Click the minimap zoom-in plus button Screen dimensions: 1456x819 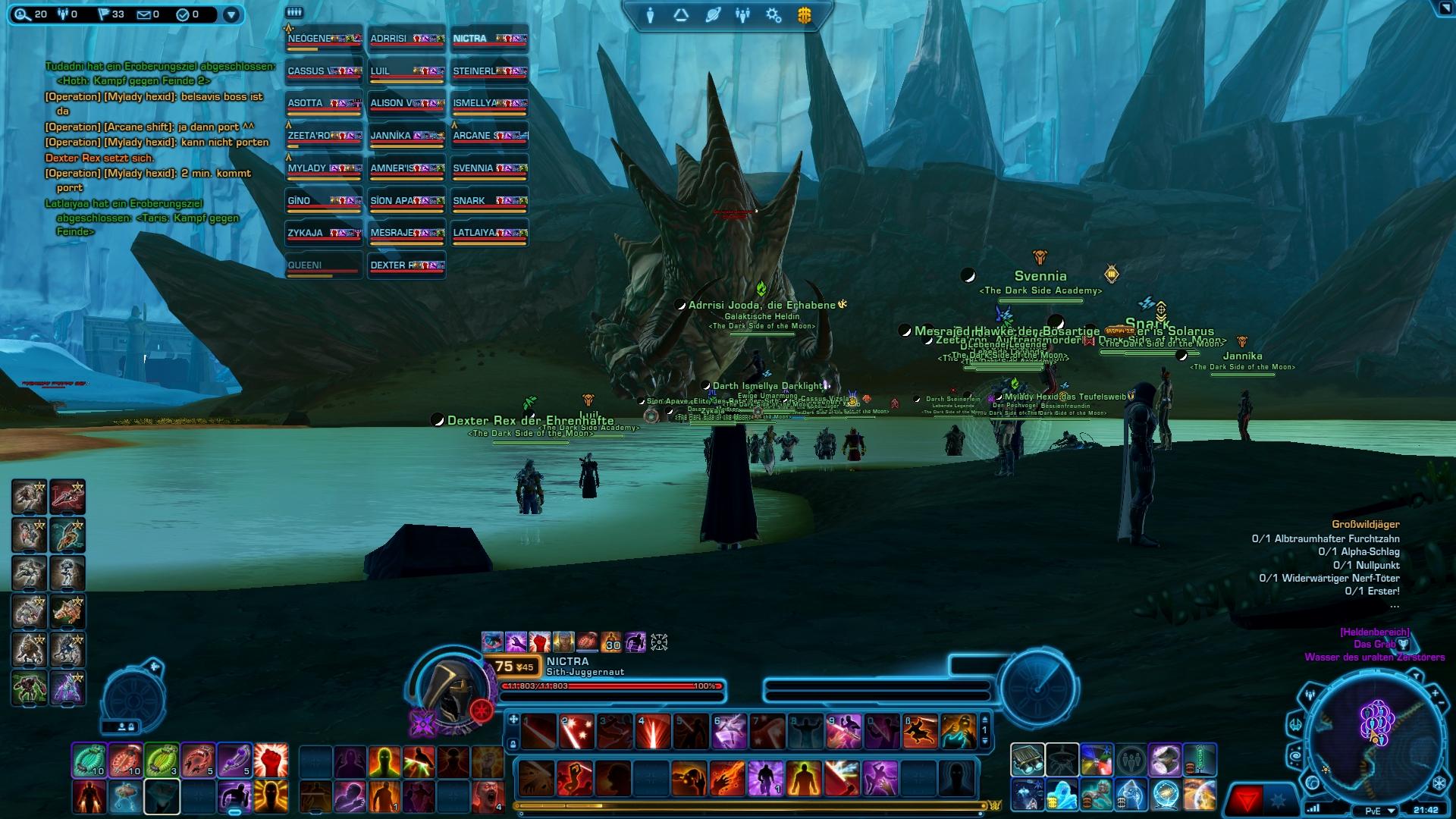click(x=1434, y=692)
